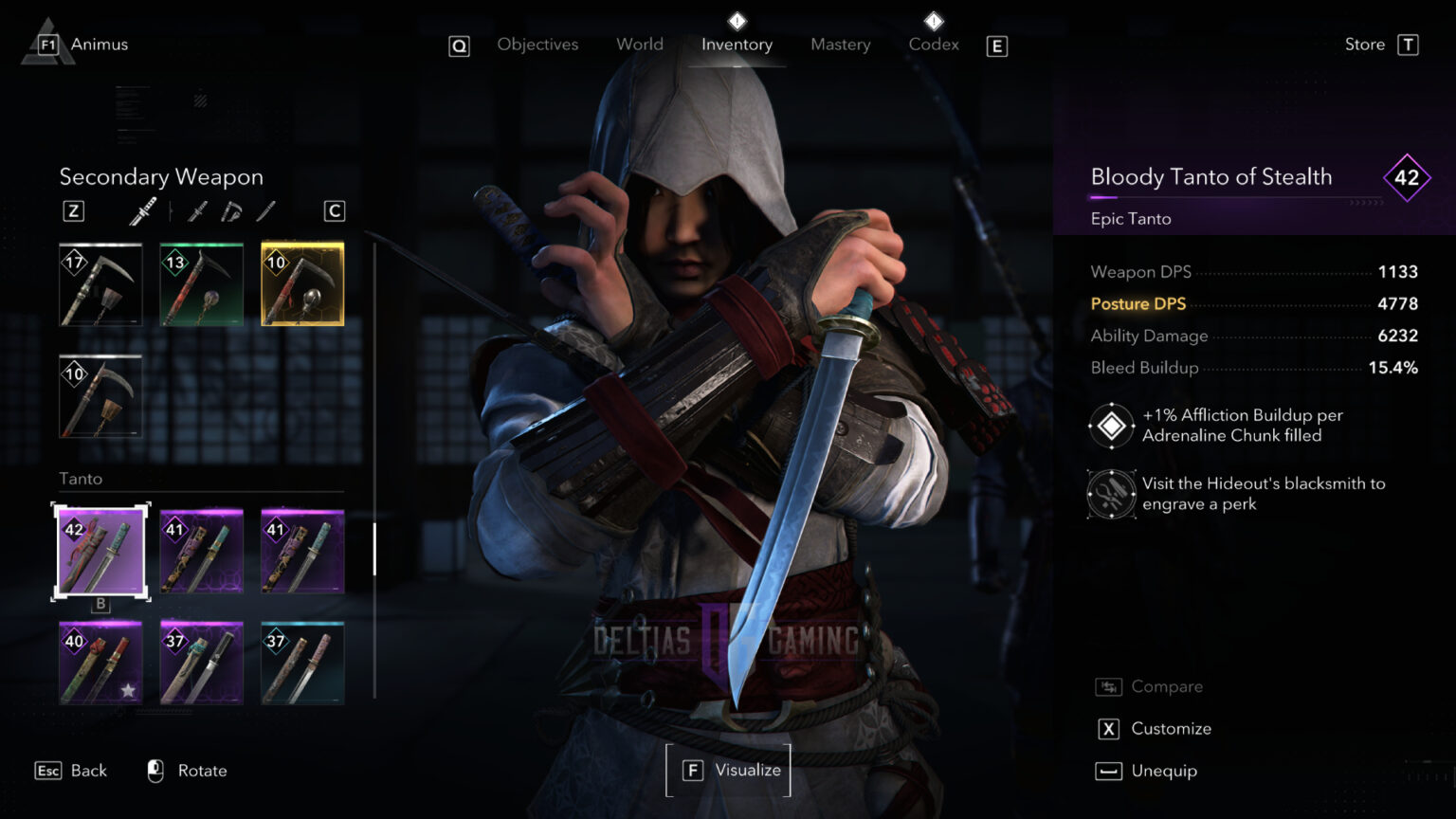This screenshot has width=1456, height=819.
Task: Select the Kusarigama weapon category icon
Action: [x=230, y=210]
